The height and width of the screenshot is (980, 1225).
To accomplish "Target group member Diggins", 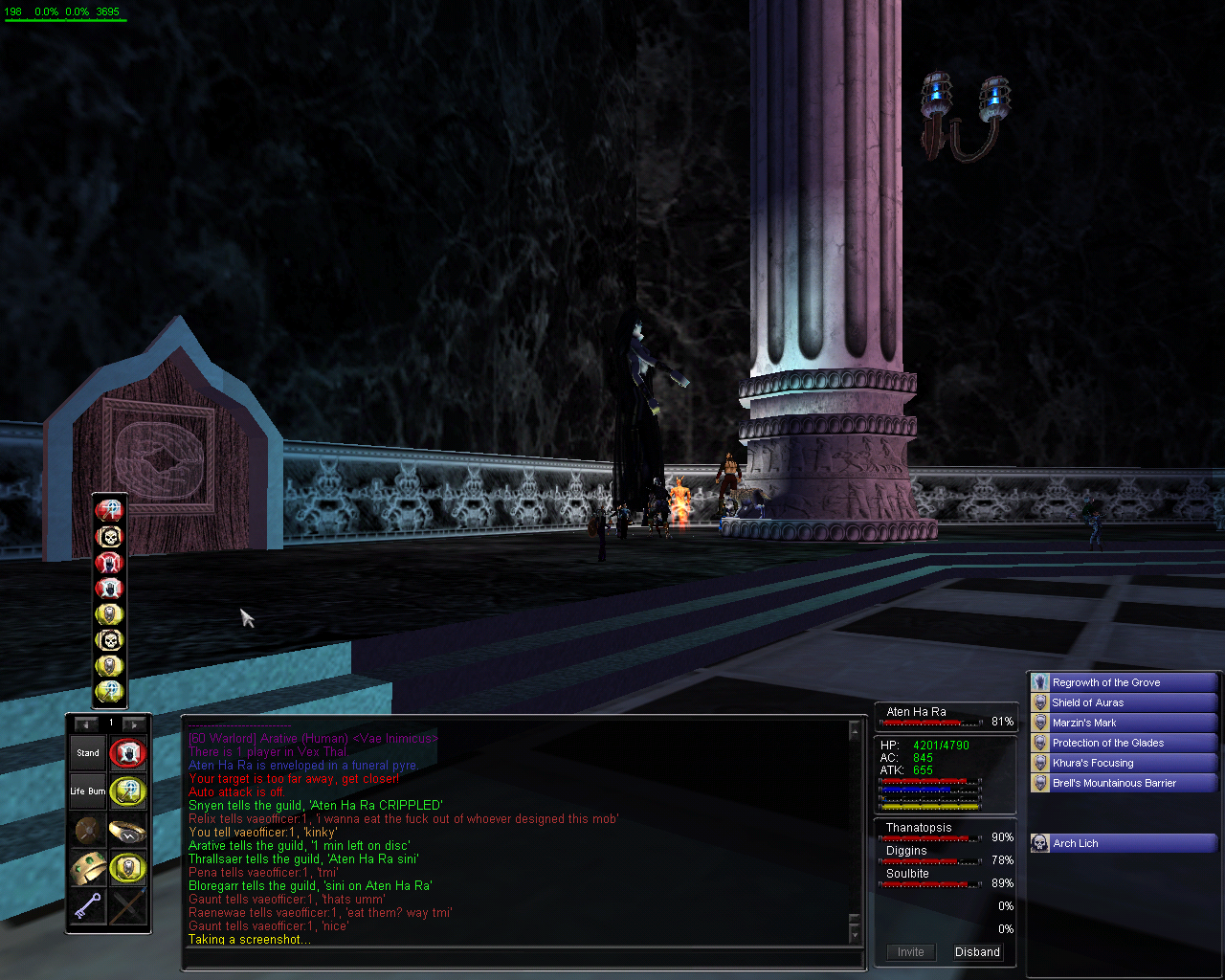I will click(x=906, y=851).
